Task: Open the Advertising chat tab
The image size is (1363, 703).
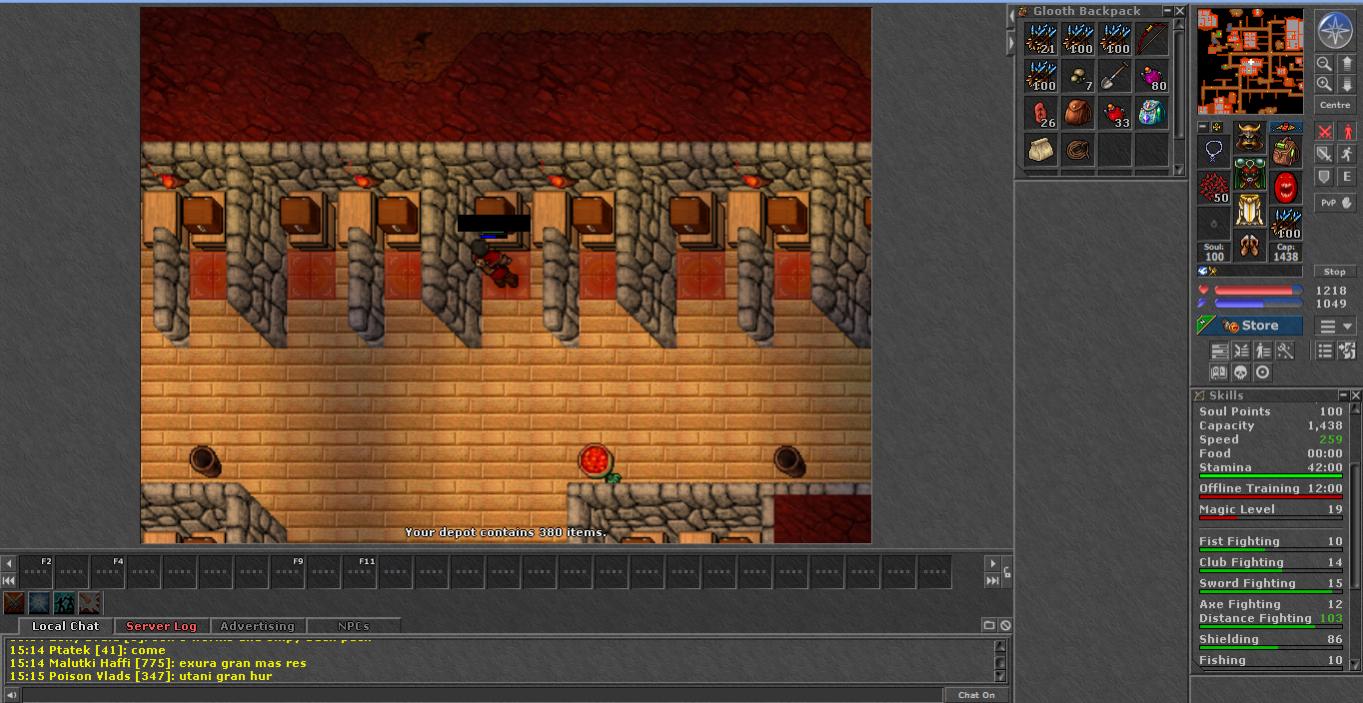Action: pyautogui.click(x=257, y=626)
